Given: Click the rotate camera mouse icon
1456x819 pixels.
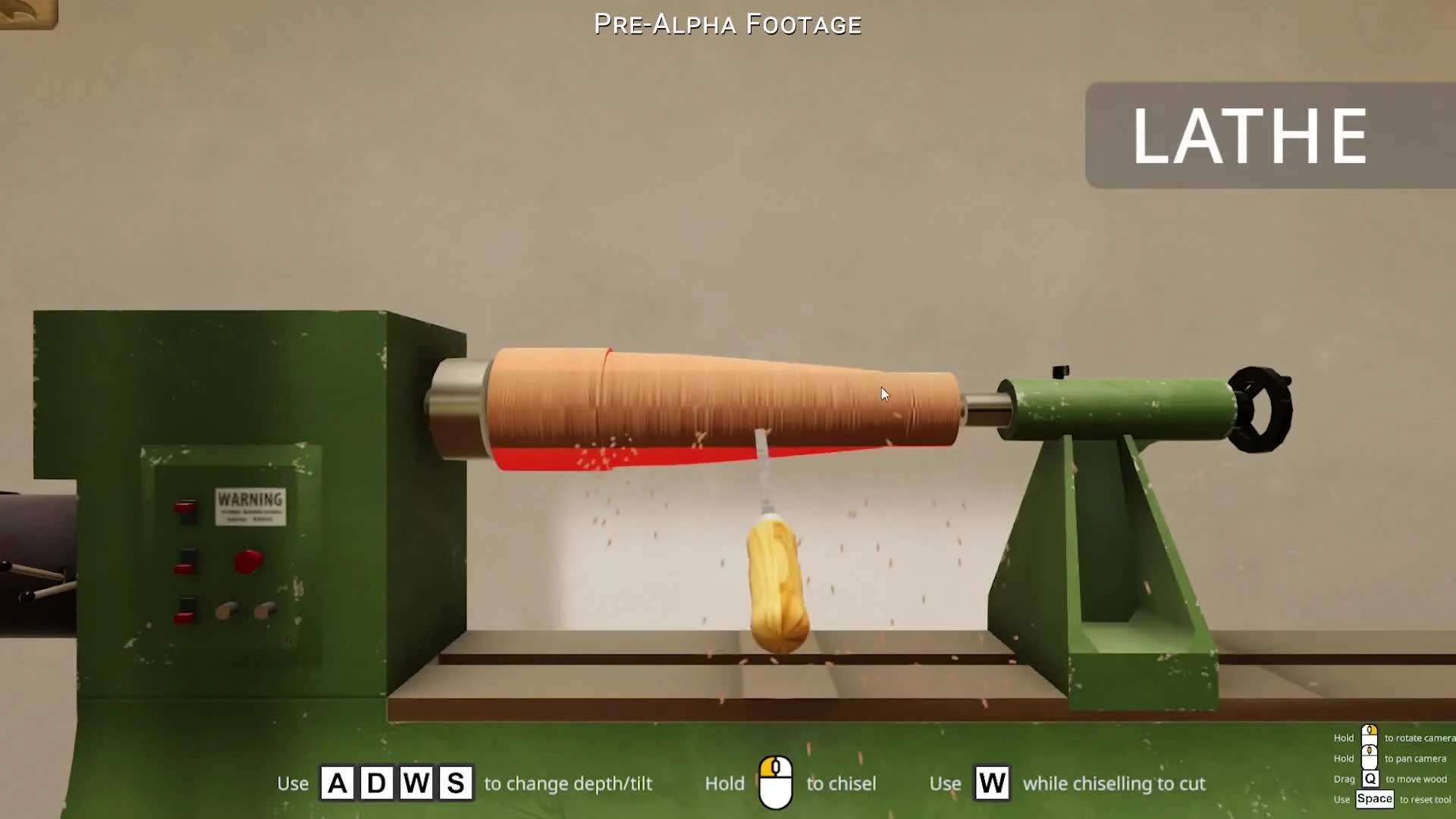Looking at the screenshot, I should pos(1370,734).
